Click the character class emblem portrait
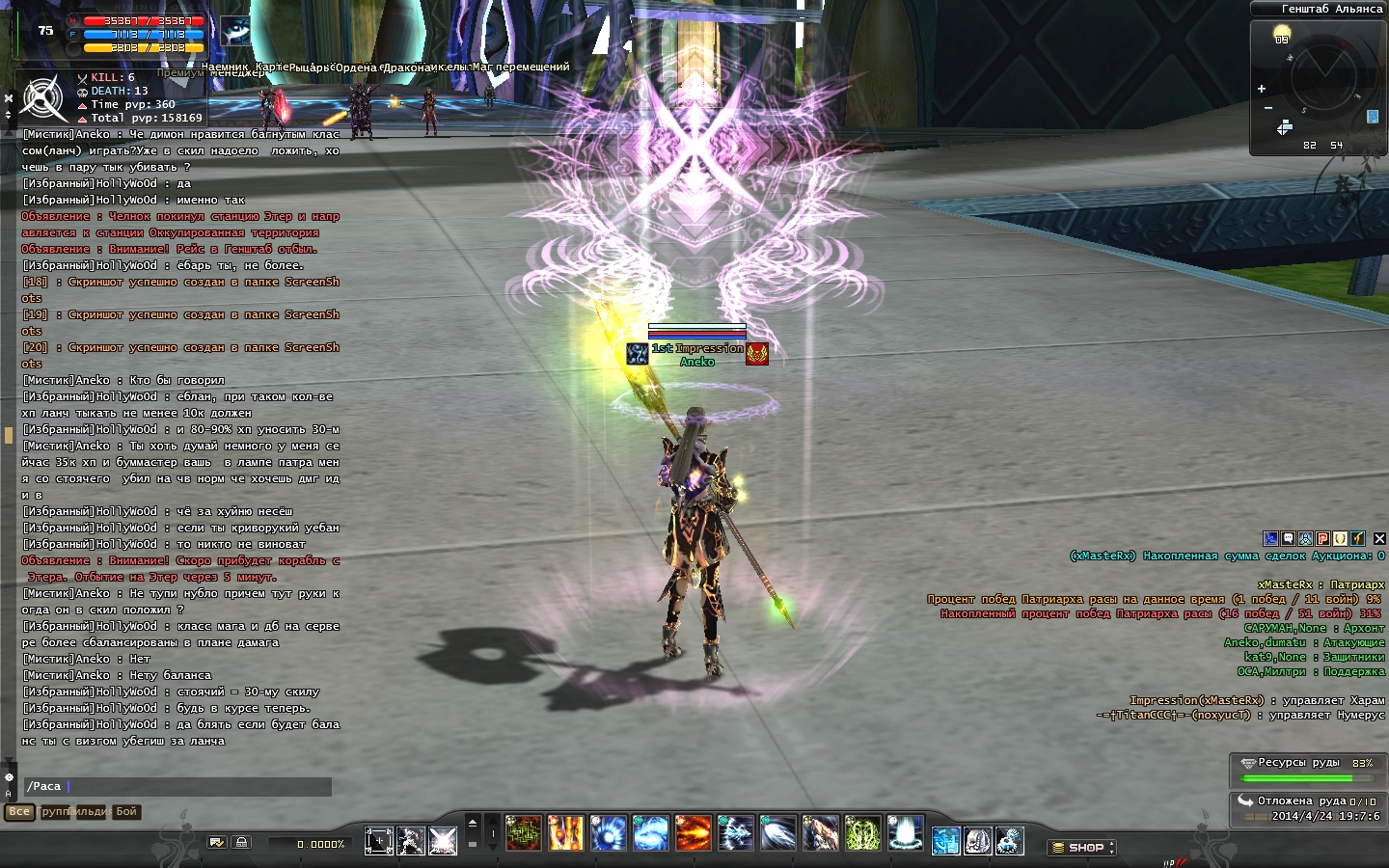 tap(43, 97)
